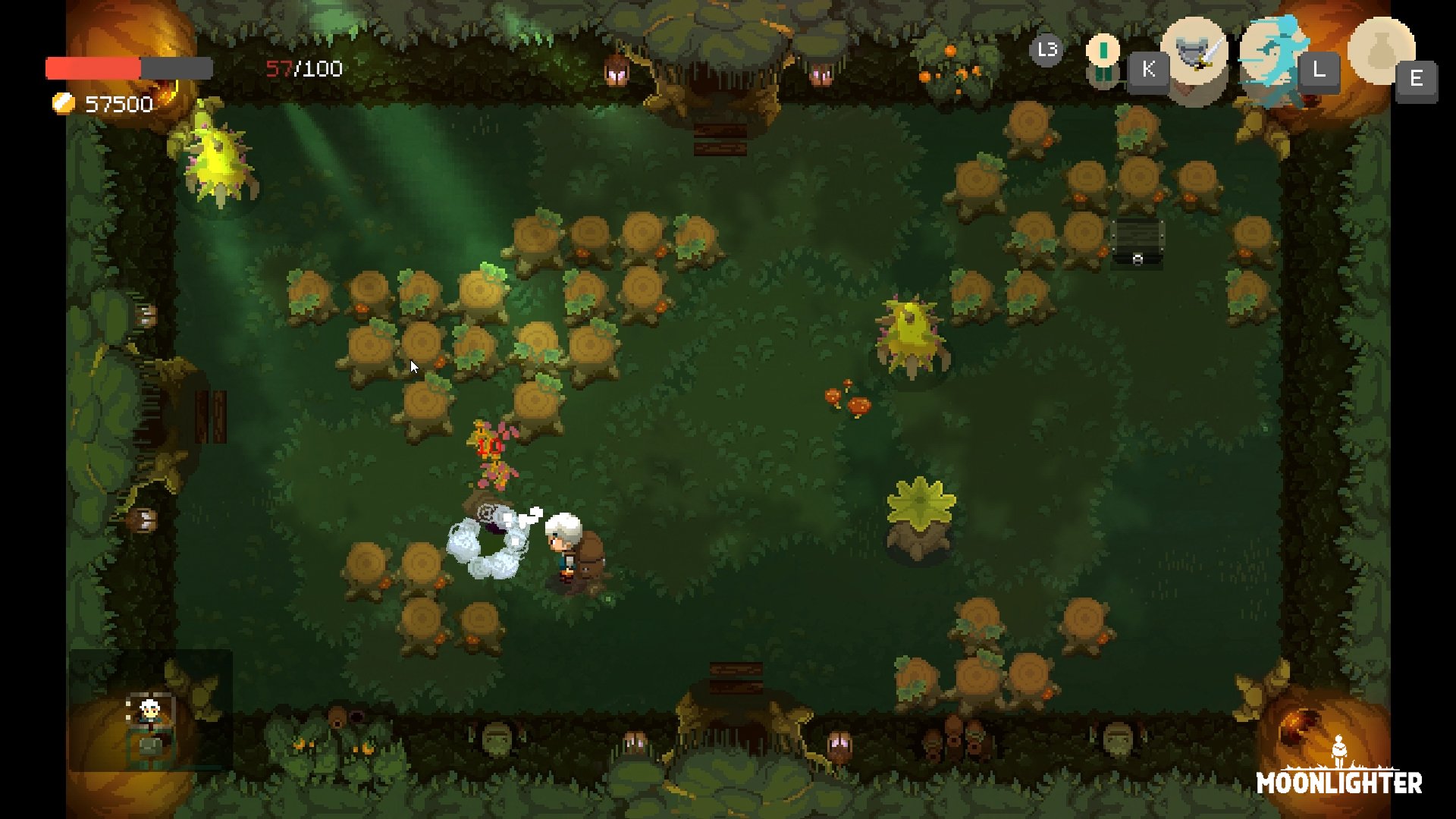The height and width of the screenshot is (819, 1456).
Task: Click the L3 button prompt badge
Action: click(x=1046, y=52)
